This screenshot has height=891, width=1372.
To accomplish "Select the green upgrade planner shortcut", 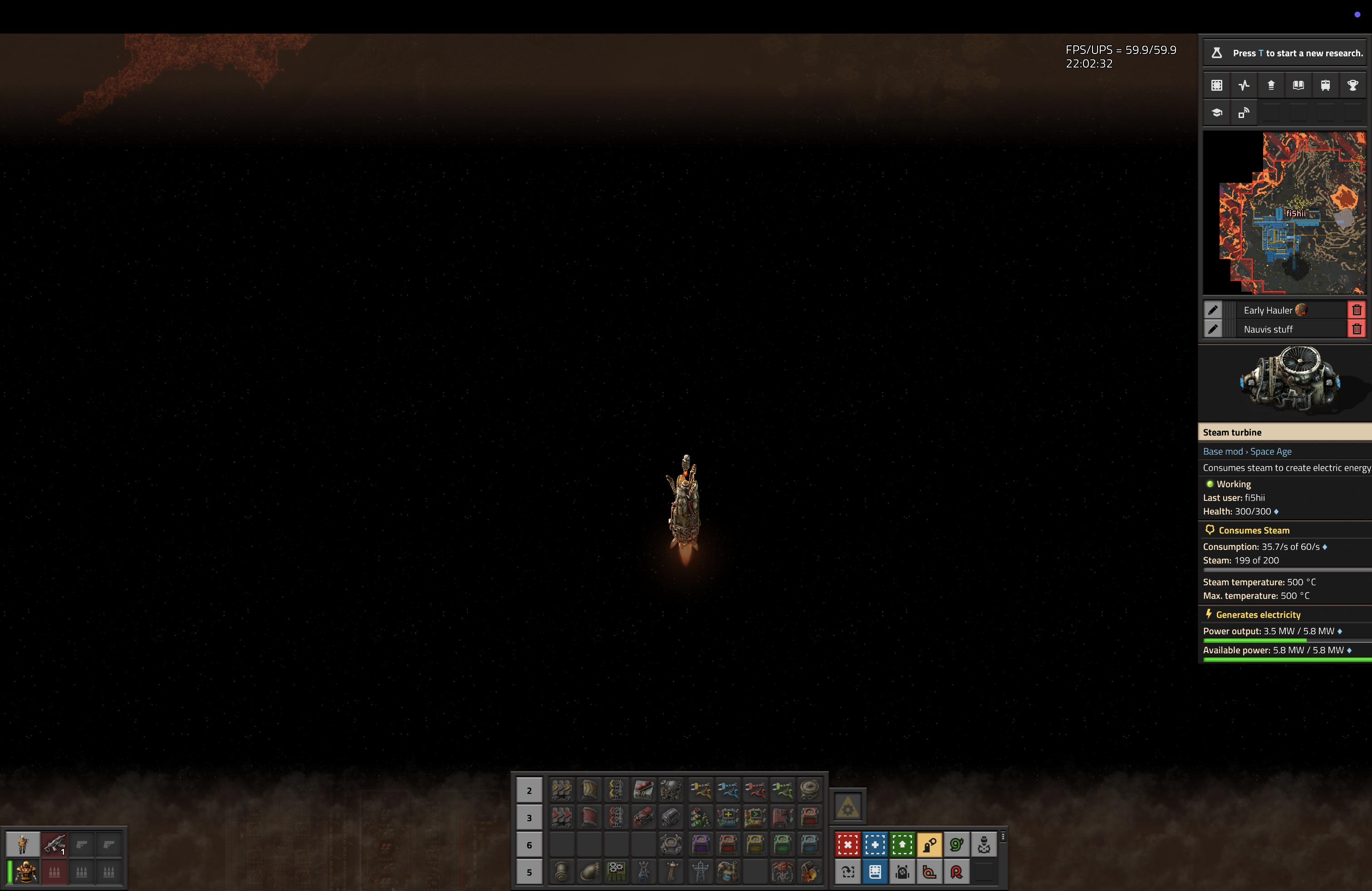I will coord(902,845).
